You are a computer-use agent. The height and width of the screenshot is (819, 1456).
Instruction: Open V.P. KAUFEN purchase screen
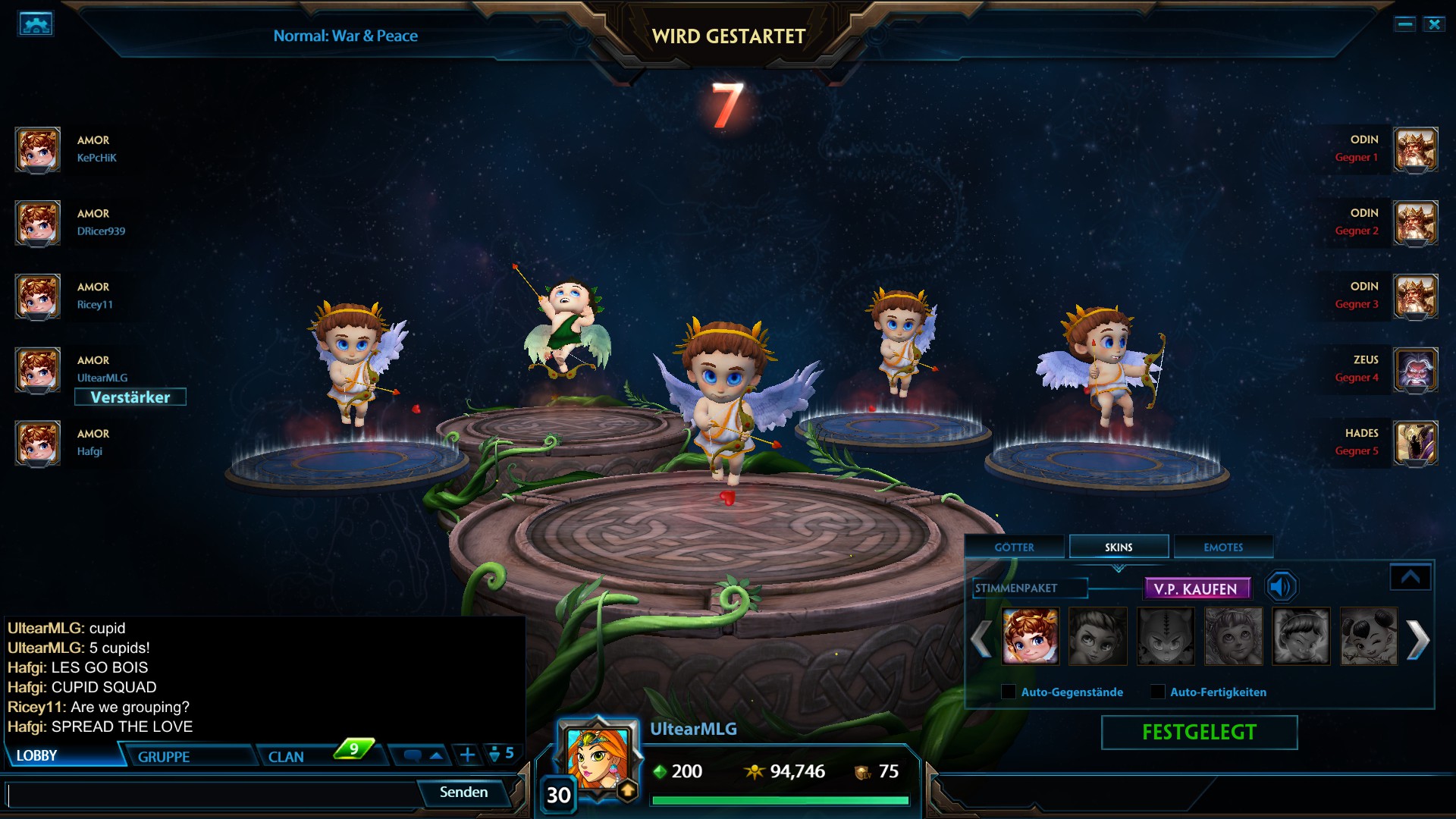pyautogui.click(x=1199, y=588)
